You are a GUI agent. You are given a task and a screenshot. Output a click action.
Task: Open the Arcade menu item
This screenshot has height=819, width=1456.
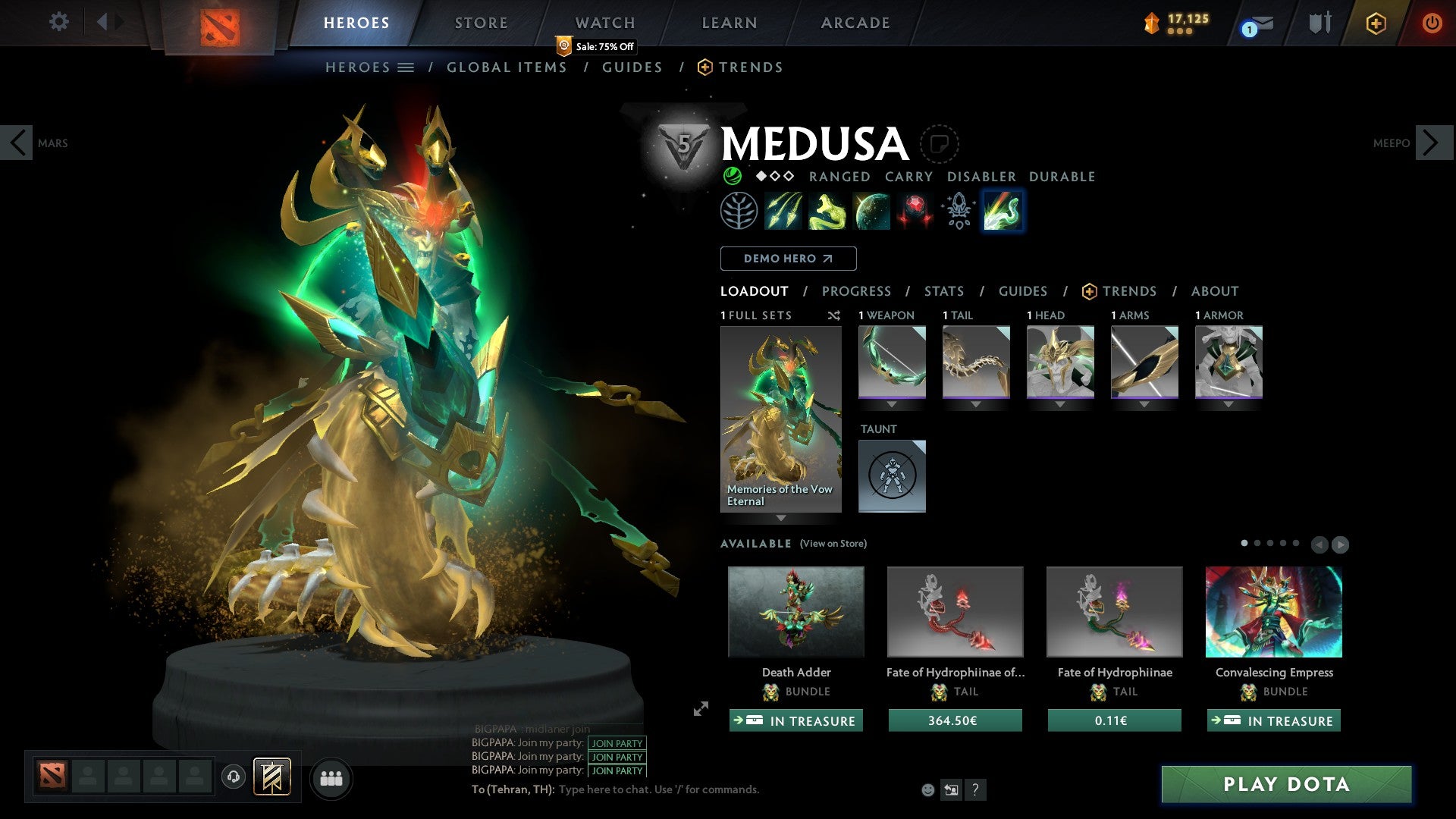click(855, 22)
